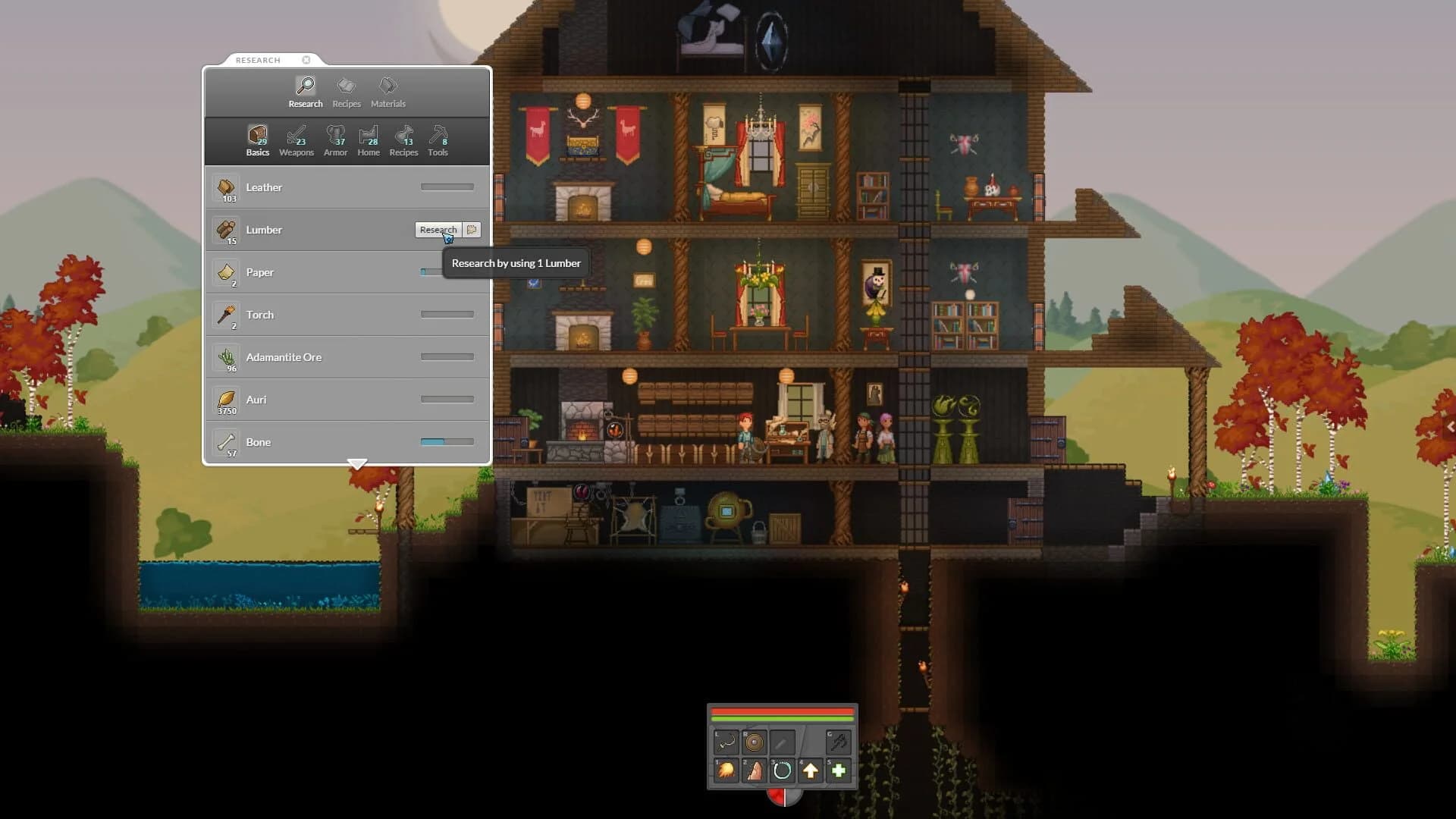
Task: Select the Weapons research category icon
Action: coord(296,138)
